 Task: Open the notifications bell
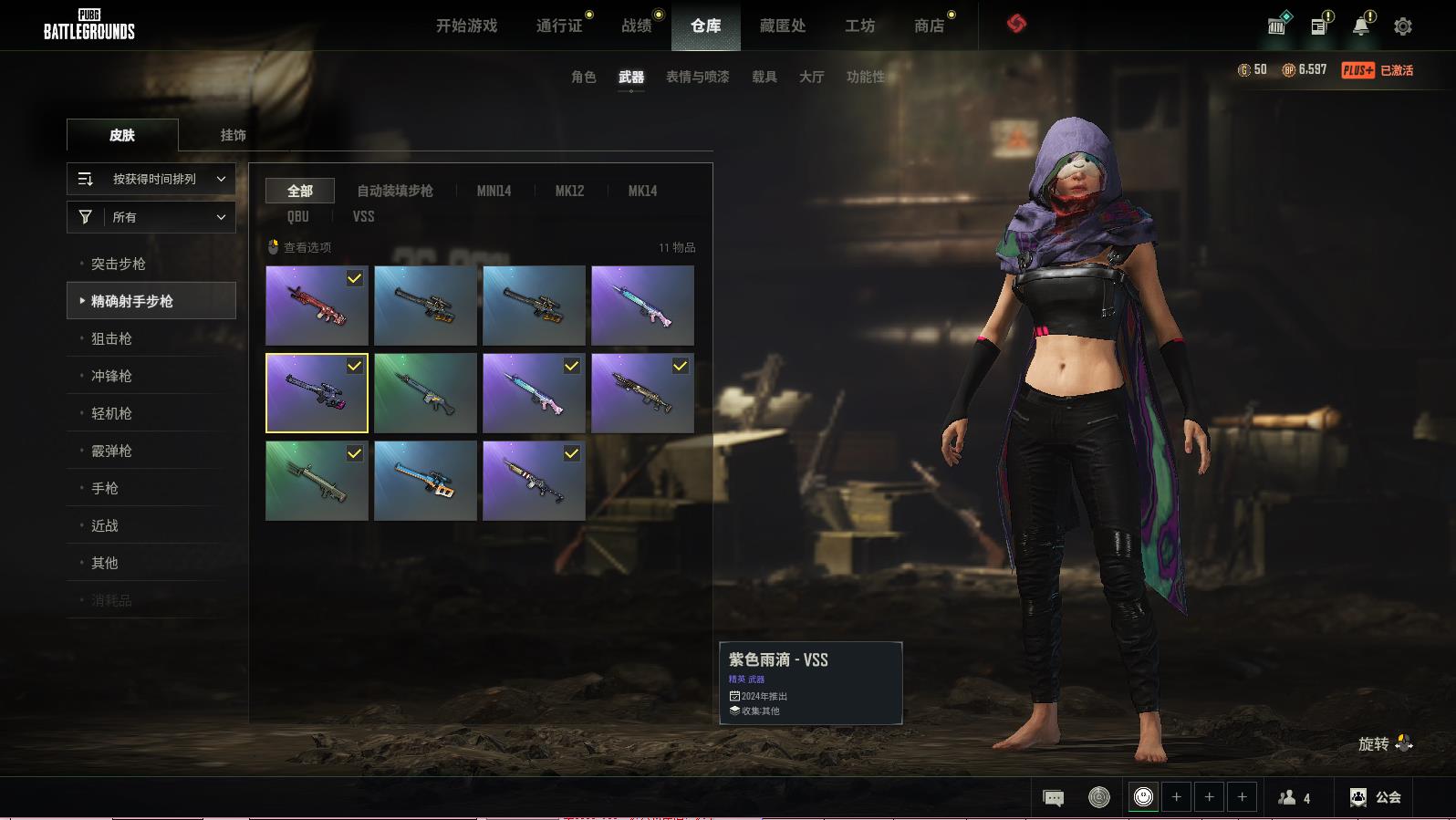(x=1360, y=26)
